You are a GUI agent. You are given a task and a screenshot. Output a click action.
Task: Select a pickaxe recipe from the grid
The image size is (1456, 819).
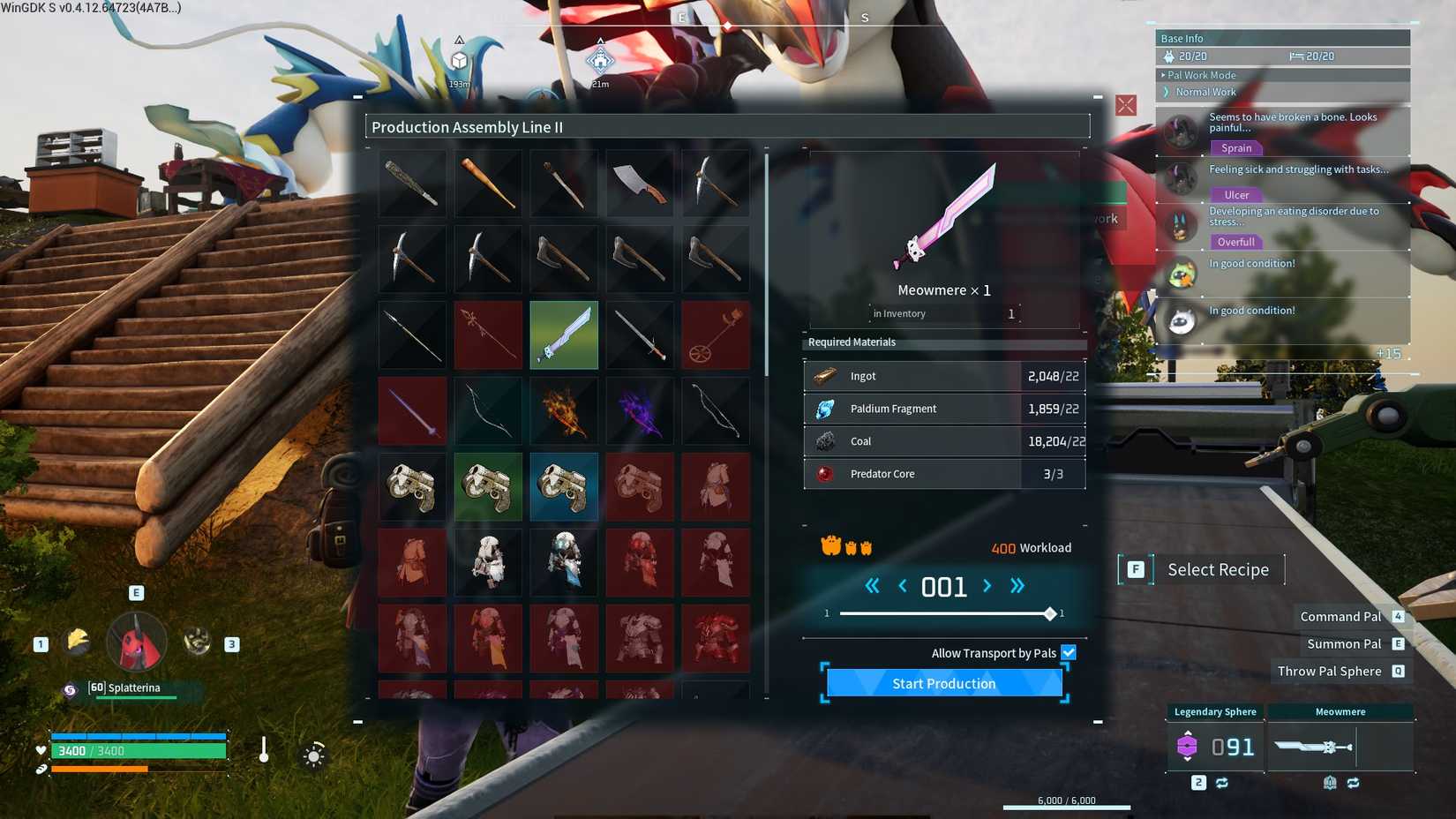coord(412,259)
